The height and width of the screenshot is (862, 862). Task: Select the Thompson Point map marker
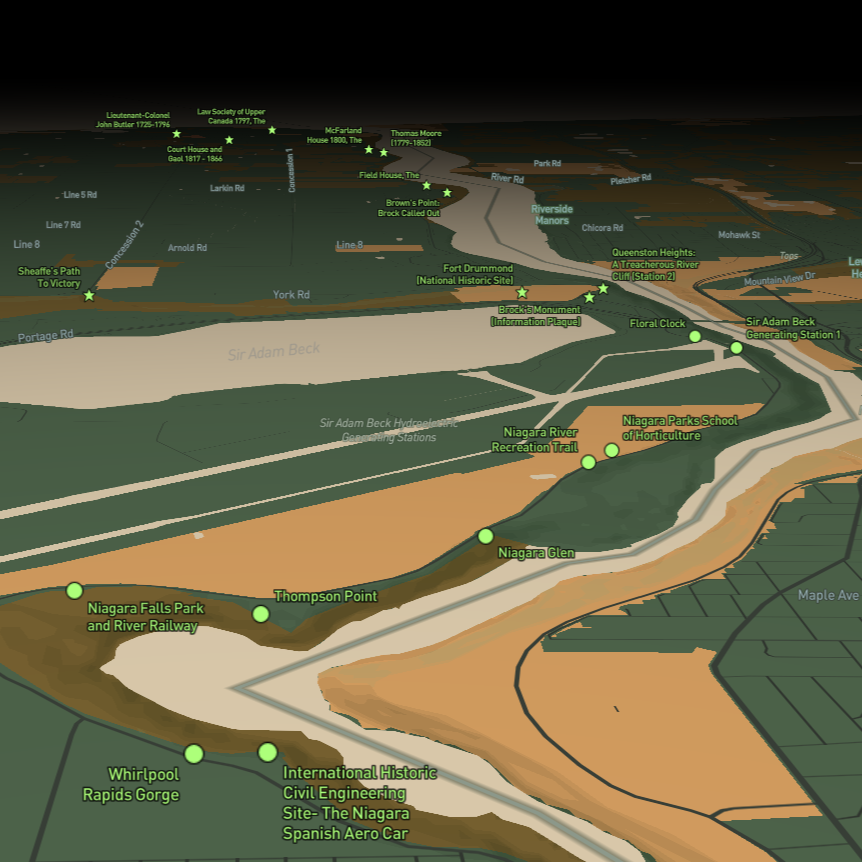(x=261, y=613)
